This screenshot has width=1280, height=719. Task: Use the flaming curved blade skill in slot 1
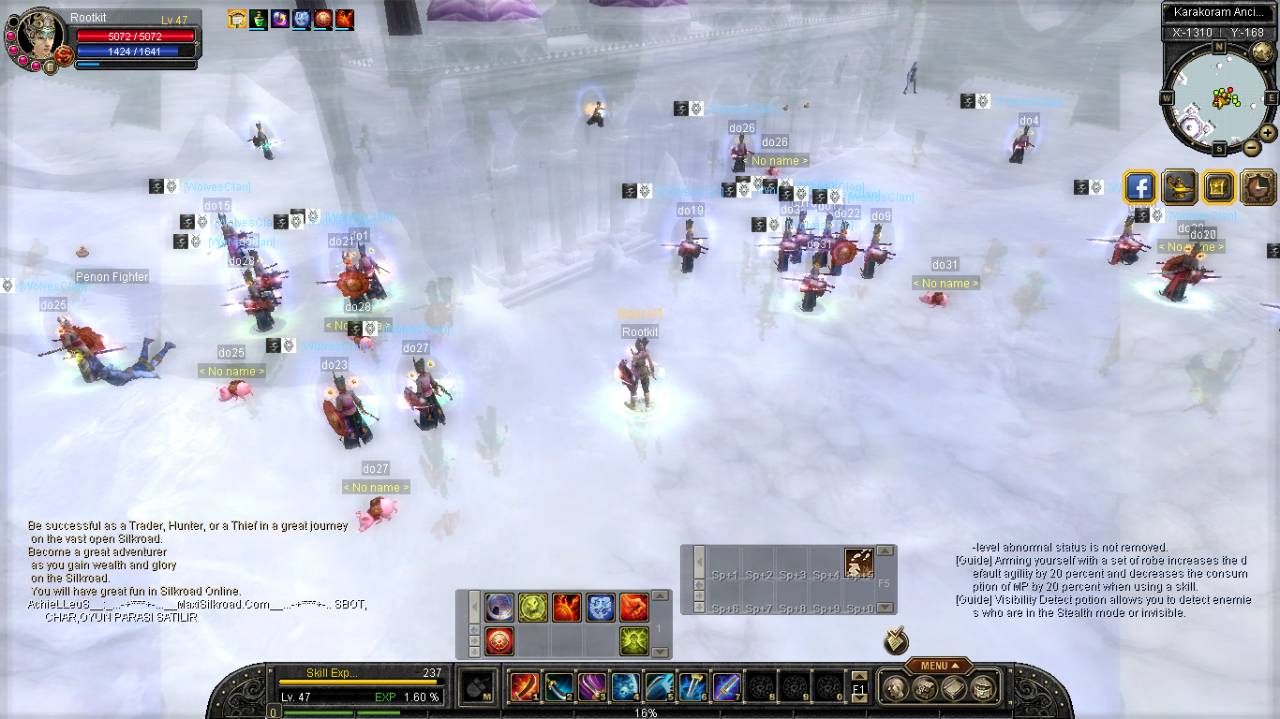click(x=524, y=686)
